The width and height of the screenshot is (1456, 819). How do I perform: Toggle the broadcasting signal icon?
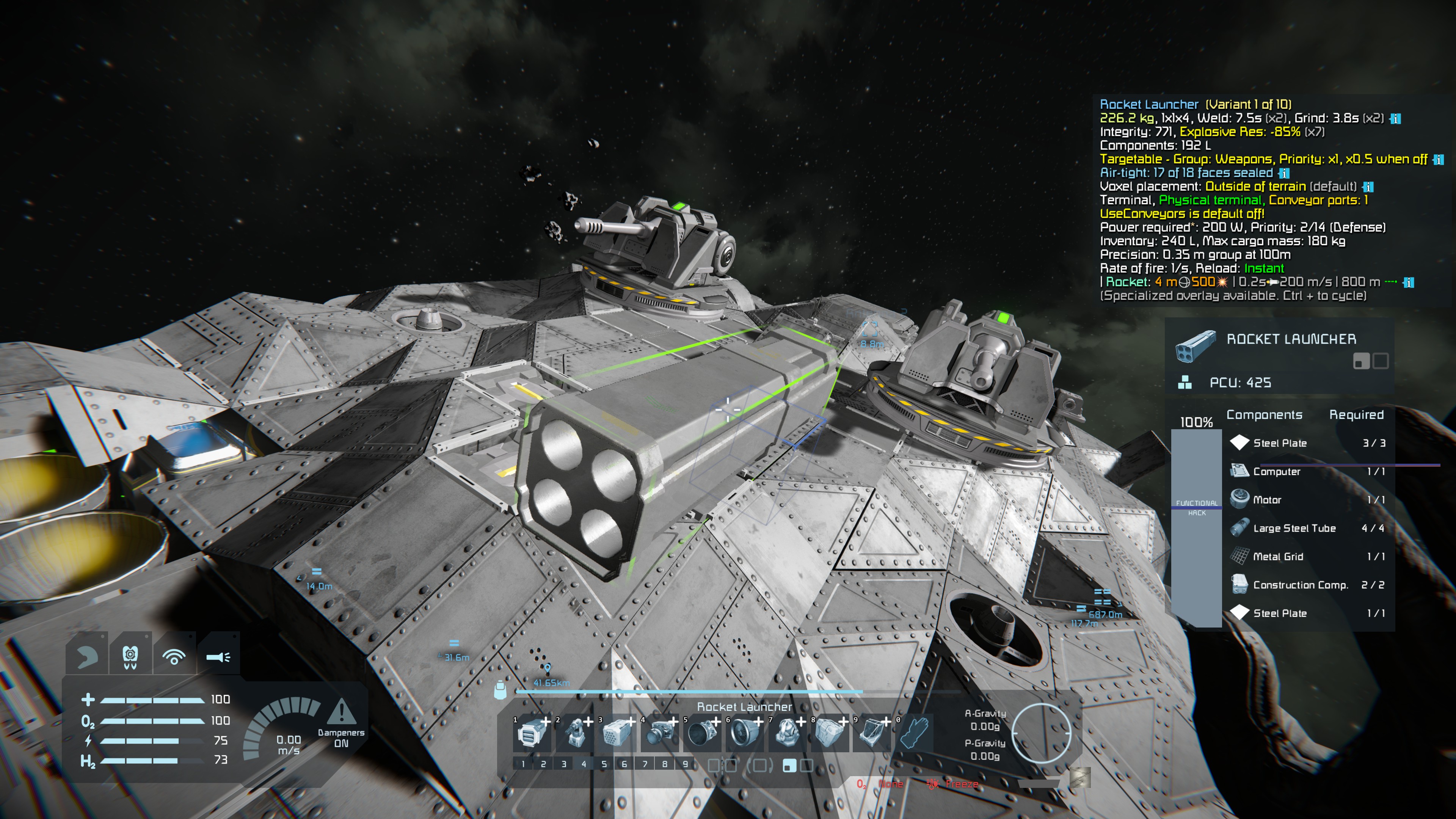point(174,656)
